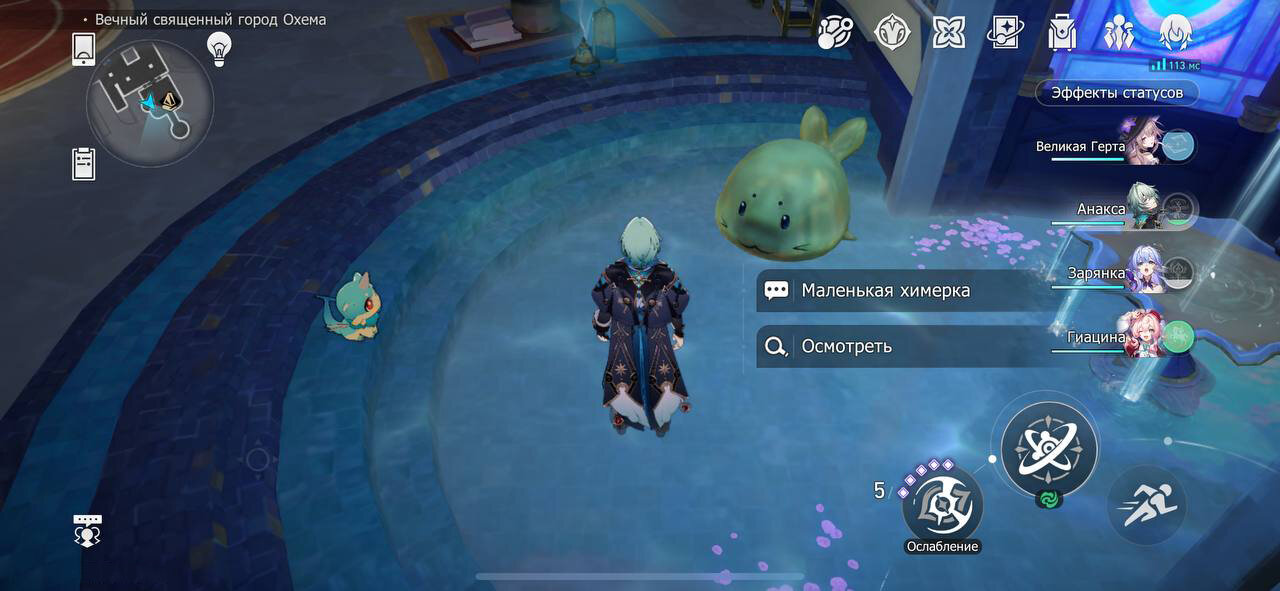The image size is (1280, 591).
Task: Open the mission clipboard icon
Action: pos(84,163)
